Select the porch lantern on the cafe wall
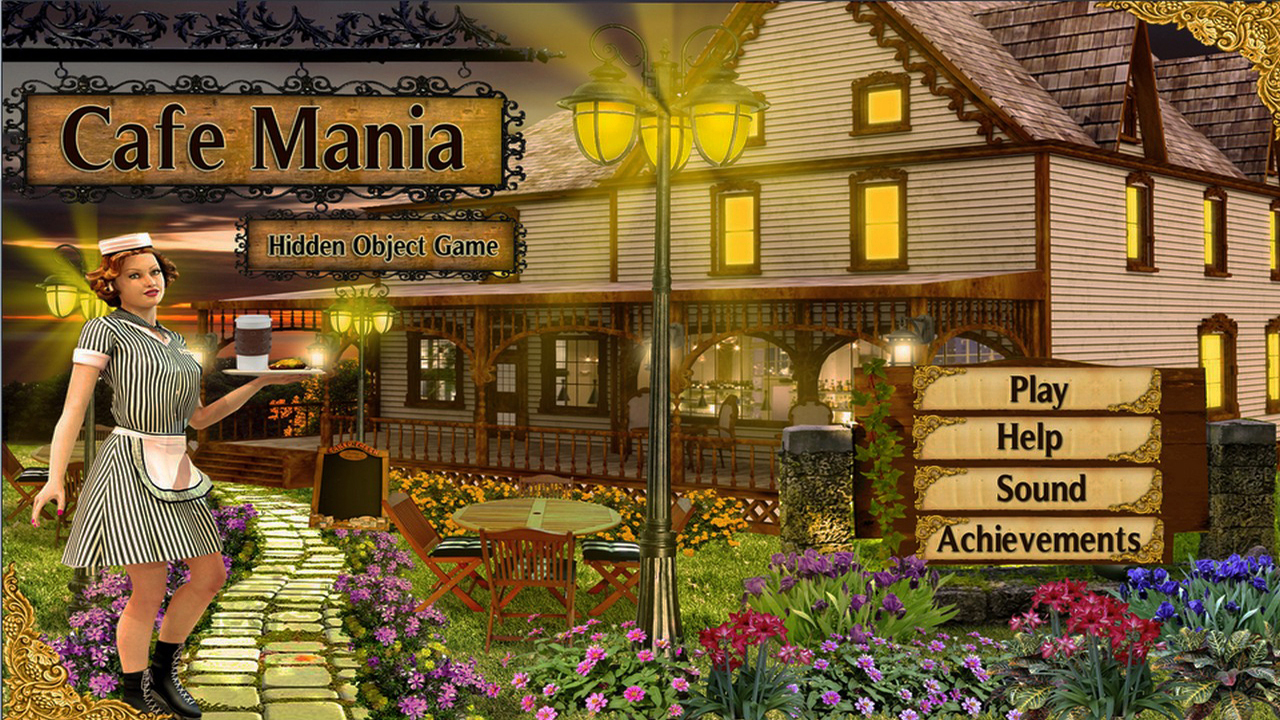Viewport: 1280px width, 720px height. click(903, 348)
